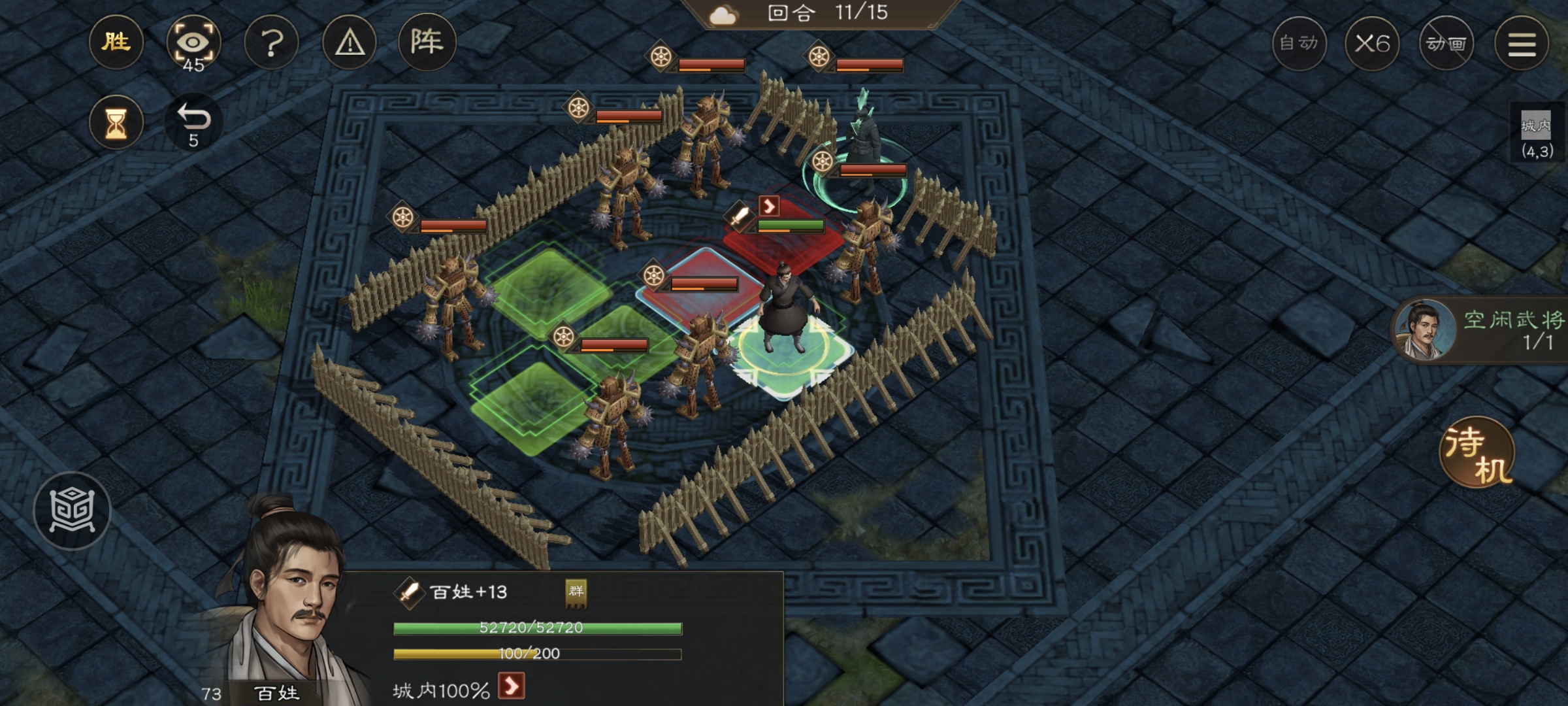Tap the hourglass end-turn icon
Image resolution: width=1568 pixels, height=706 pixels.
116,123
